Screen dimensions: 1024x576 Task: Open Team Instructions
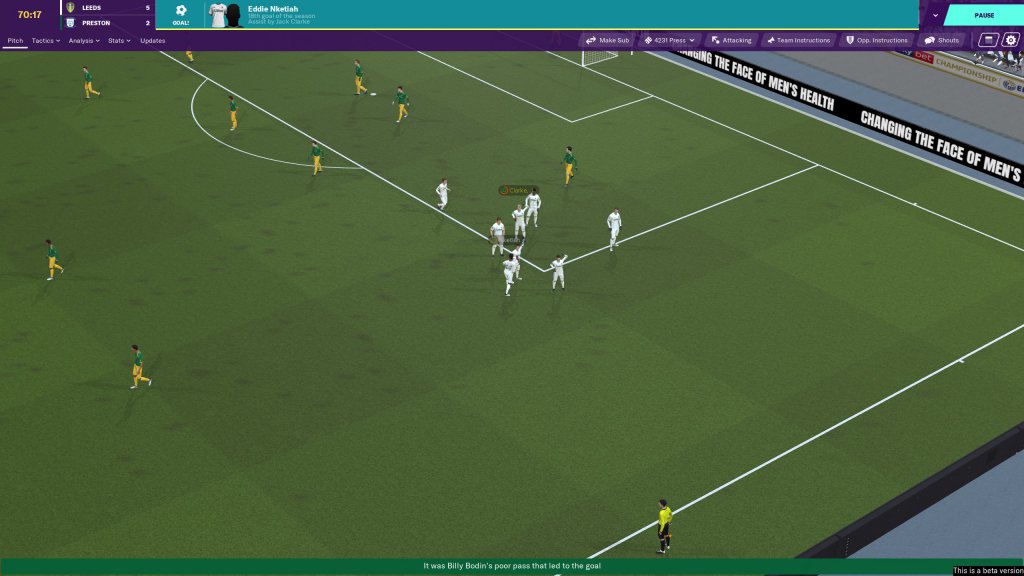tap(798, 40)
